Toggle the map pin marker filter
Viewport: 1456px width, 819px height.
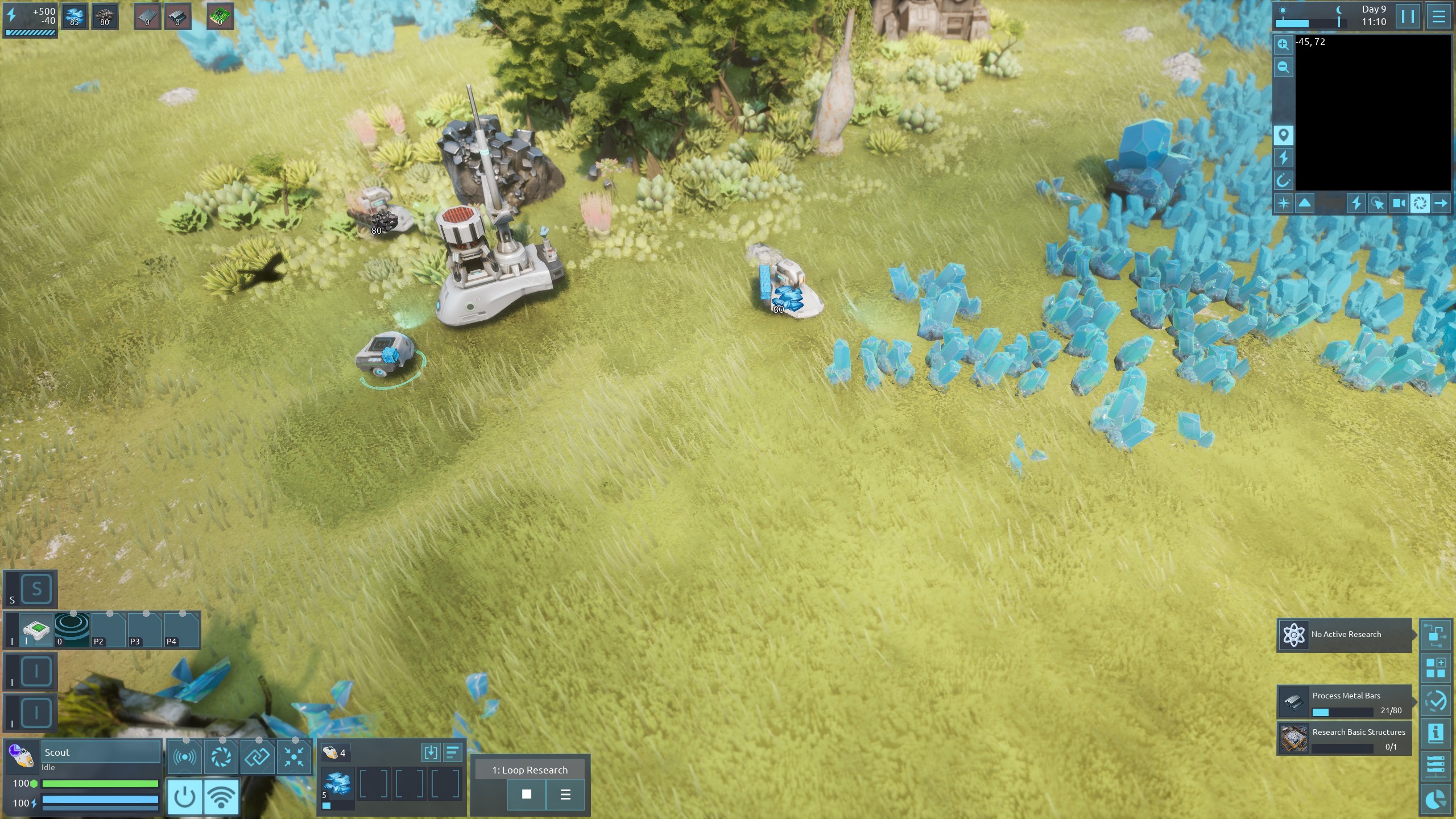point(1283,135)
